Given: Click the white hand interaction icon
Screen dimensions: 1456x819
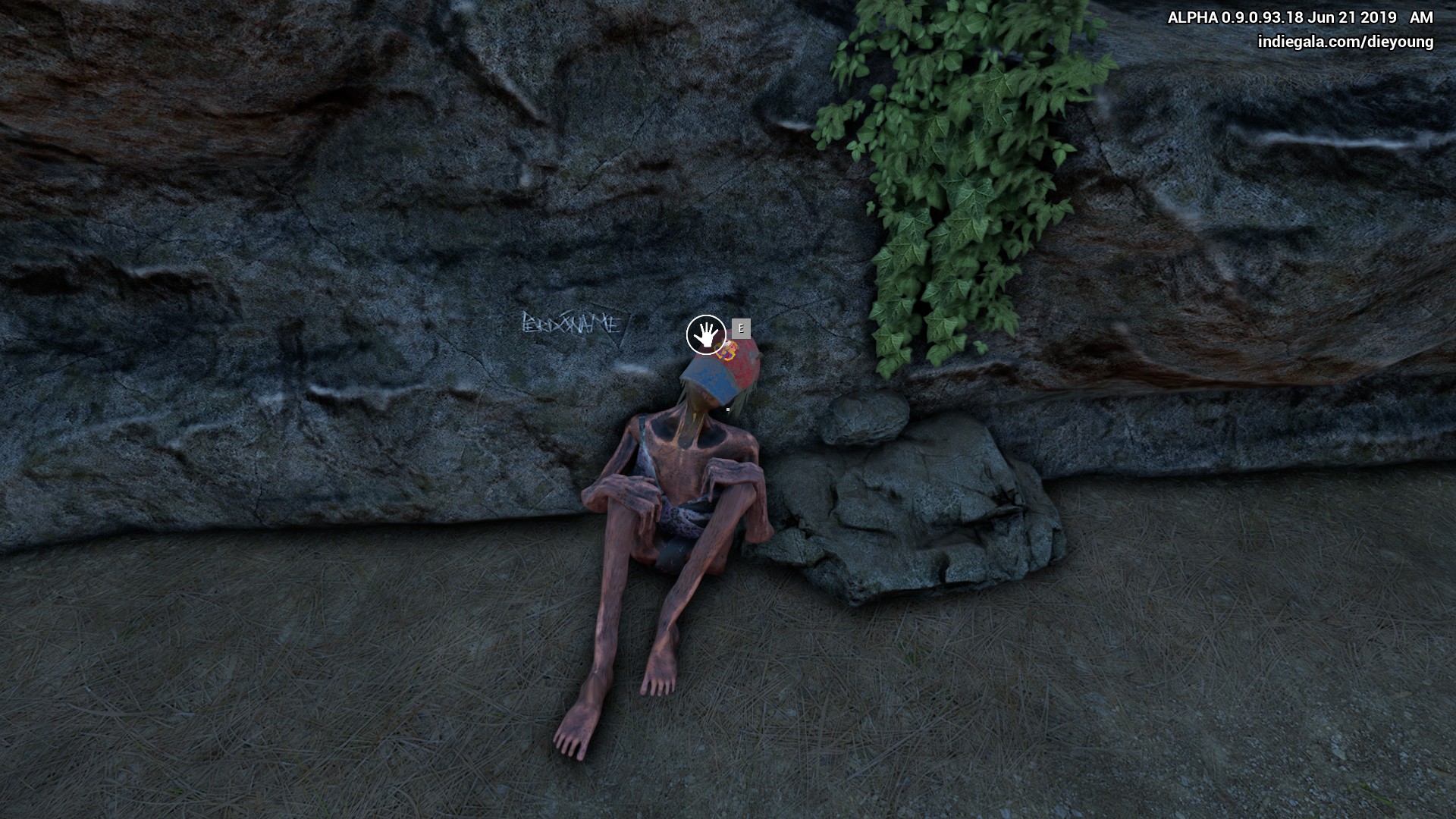Looking at the screenshot, I should pos(706,334).
